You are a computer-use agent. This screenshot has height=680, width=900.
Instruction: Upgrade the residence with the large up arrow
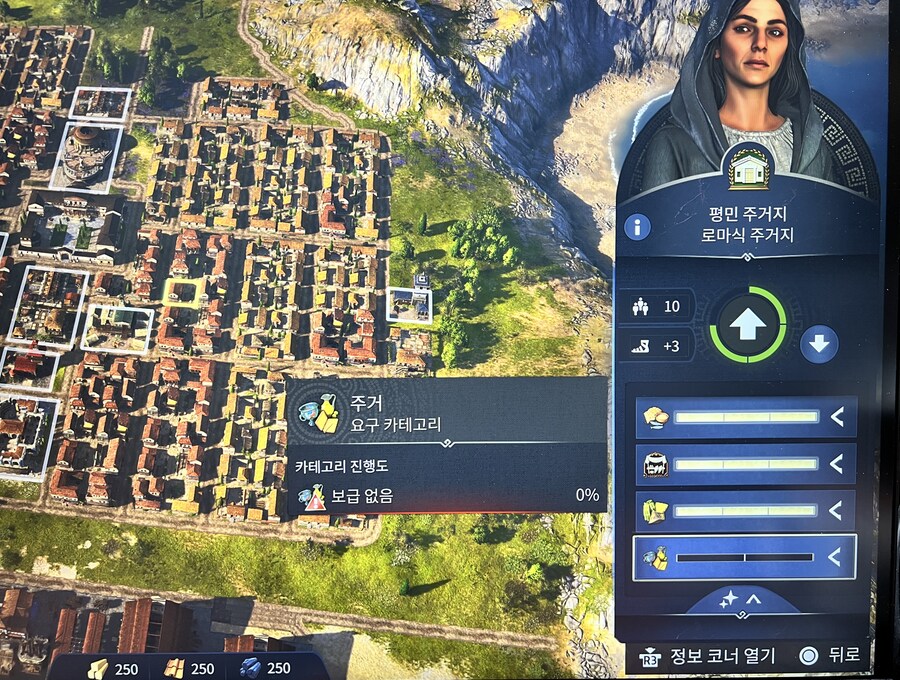click(747, 325)
